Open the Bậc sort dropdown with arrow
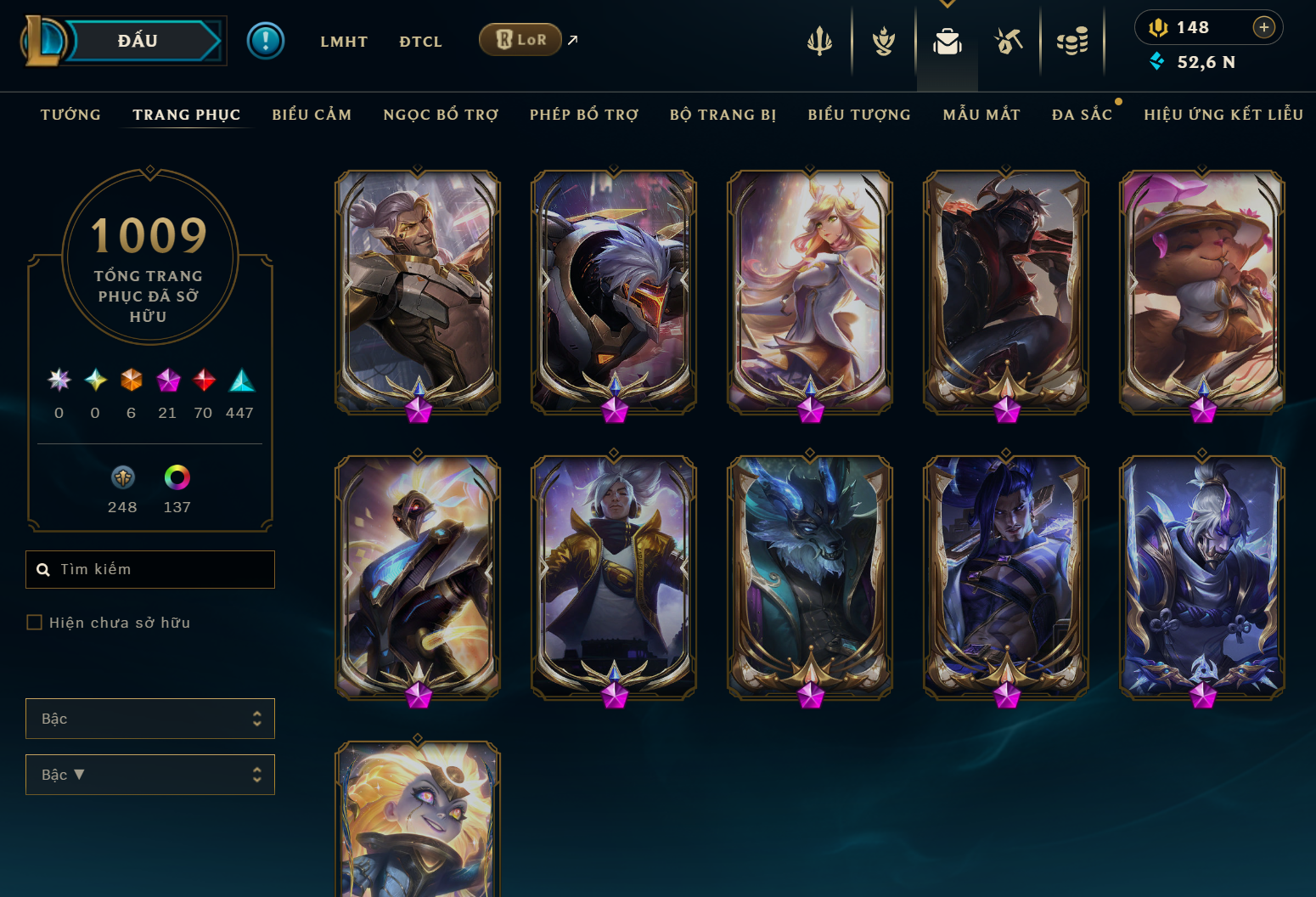1316x897 pixels. tap(150, 775)
